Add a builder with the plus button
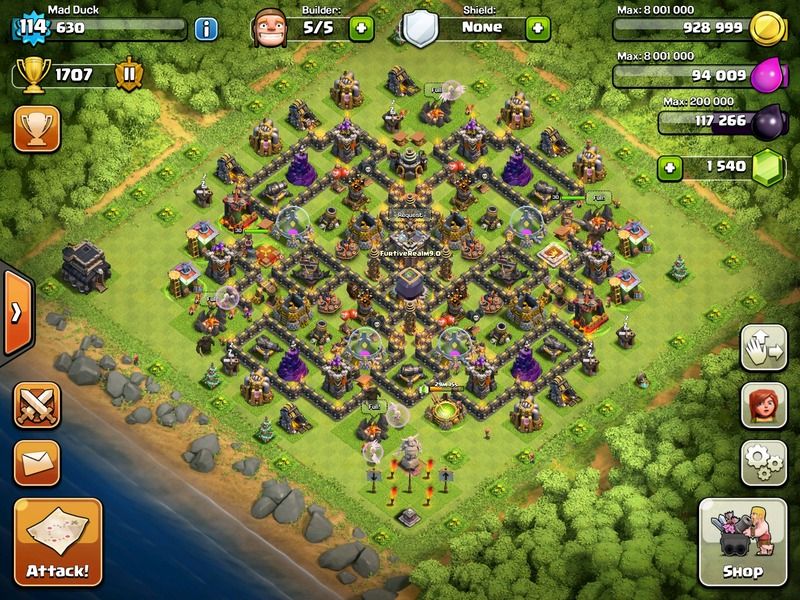This screenshot has height=600, width=800. (x=360, y=27)
